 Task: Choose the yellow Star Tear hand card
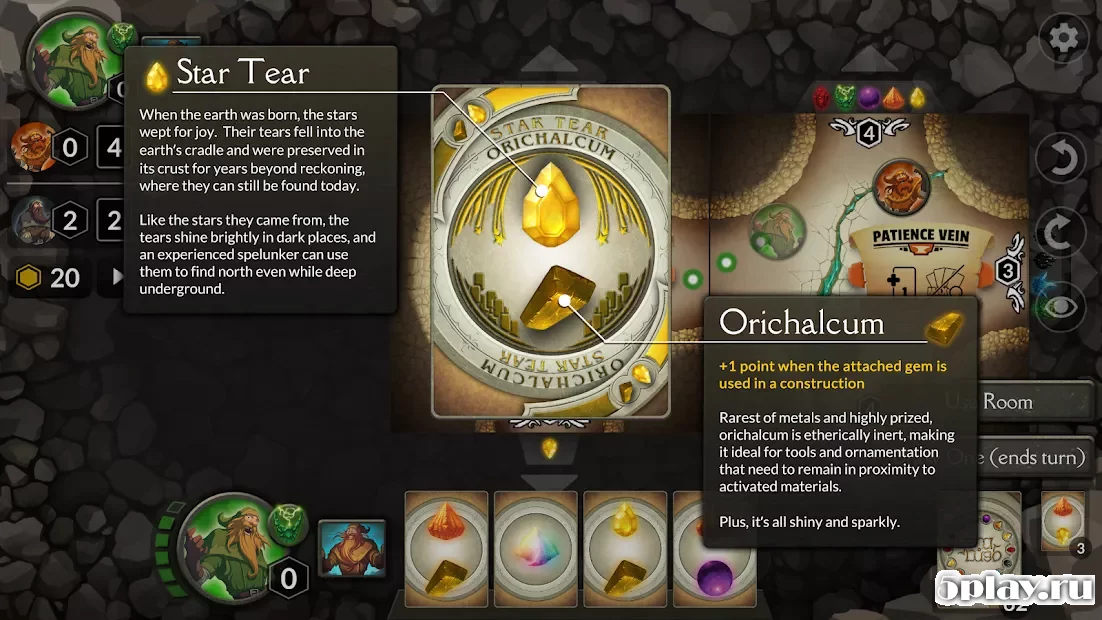pos(624,548)
